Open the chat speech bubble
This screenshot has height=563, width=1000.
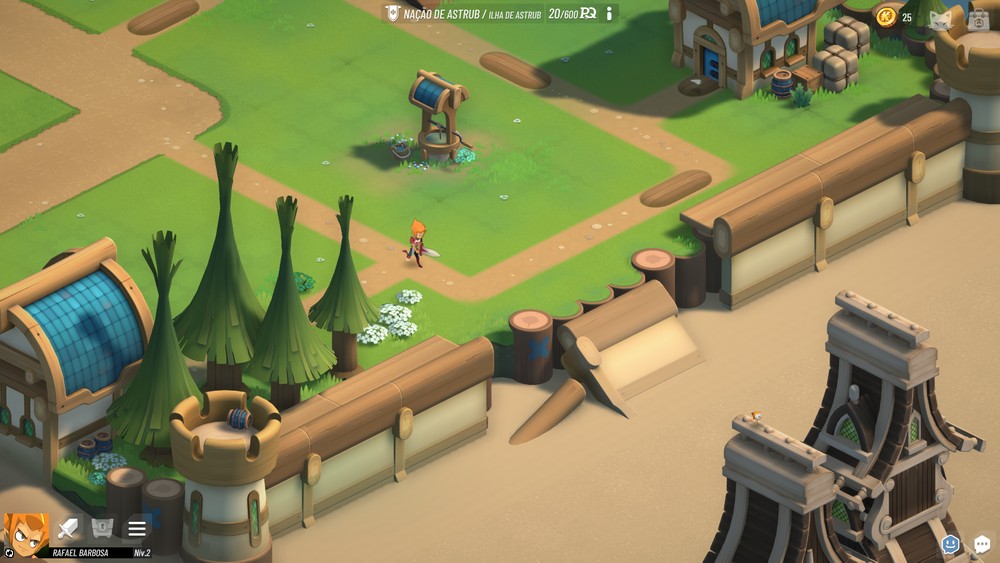pyautogui.click(x=982, y=544)
